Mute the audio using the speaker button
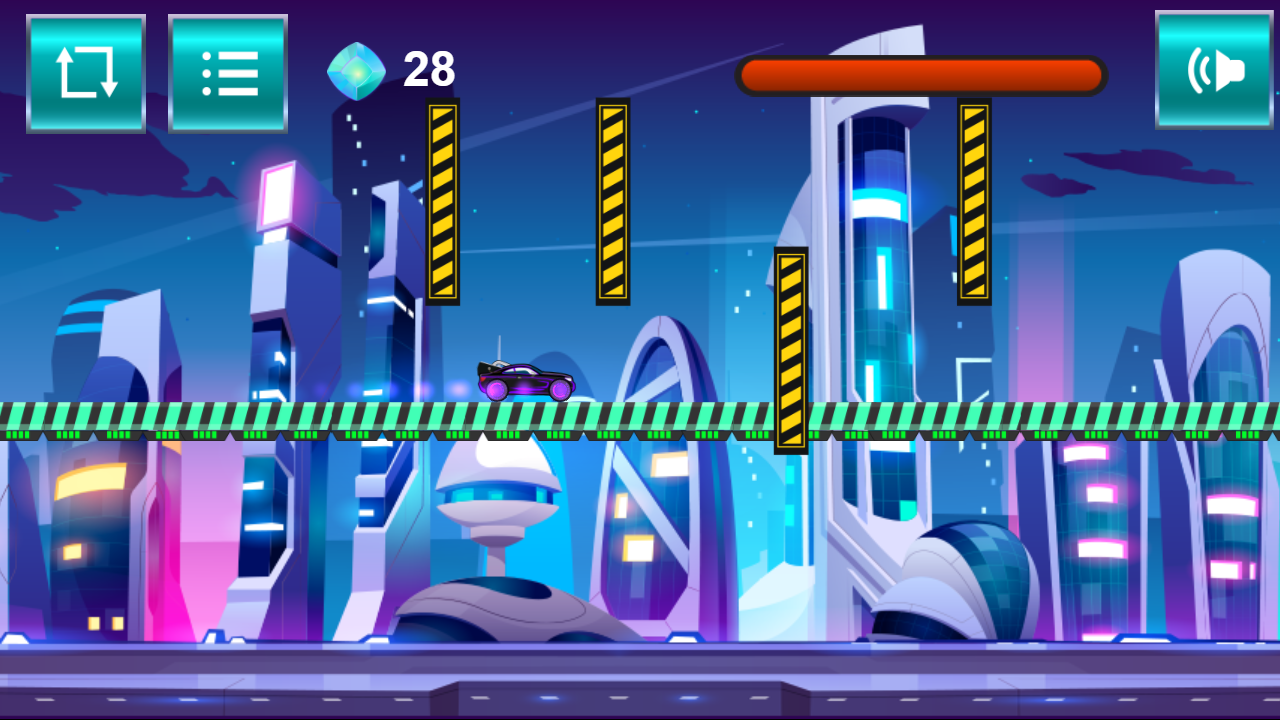 pos(1214,71)
